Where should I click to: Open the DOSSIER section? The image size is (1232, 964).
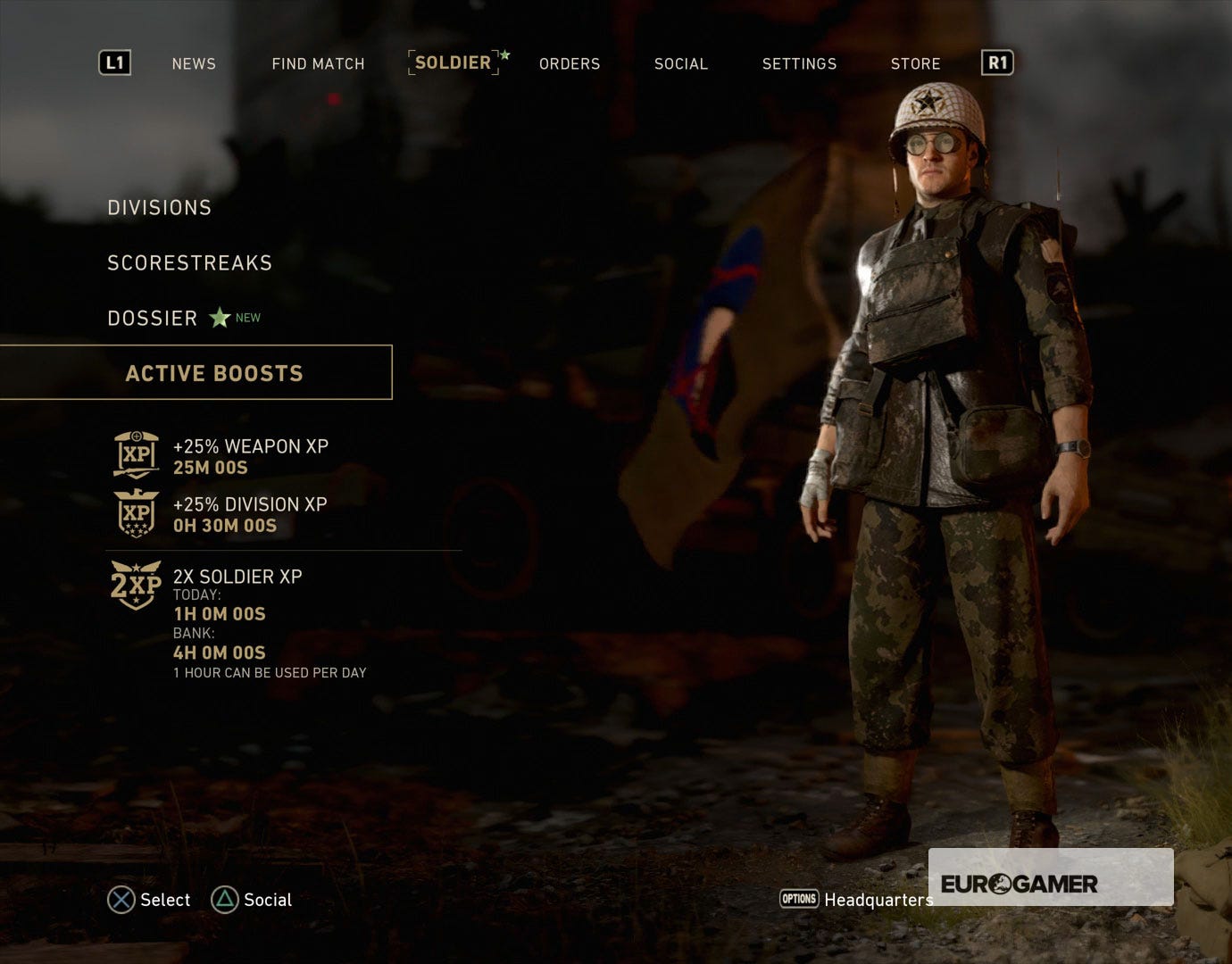[152, 317]
